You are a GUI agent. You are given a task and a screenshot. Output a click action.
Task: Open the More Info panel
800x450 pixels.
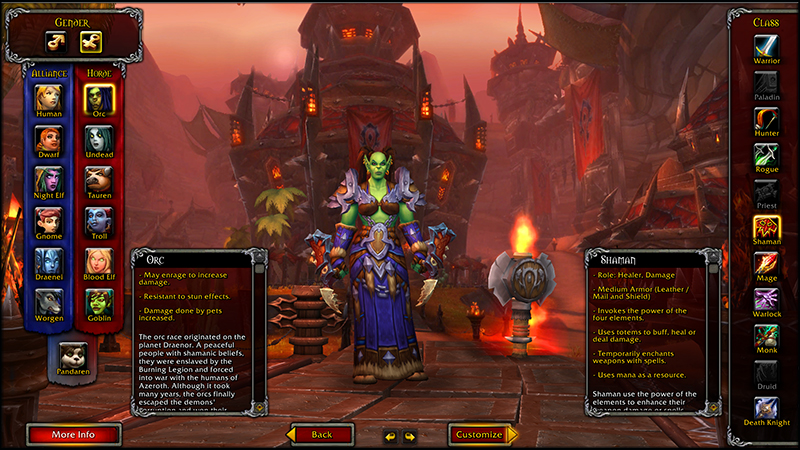[74, 435]
